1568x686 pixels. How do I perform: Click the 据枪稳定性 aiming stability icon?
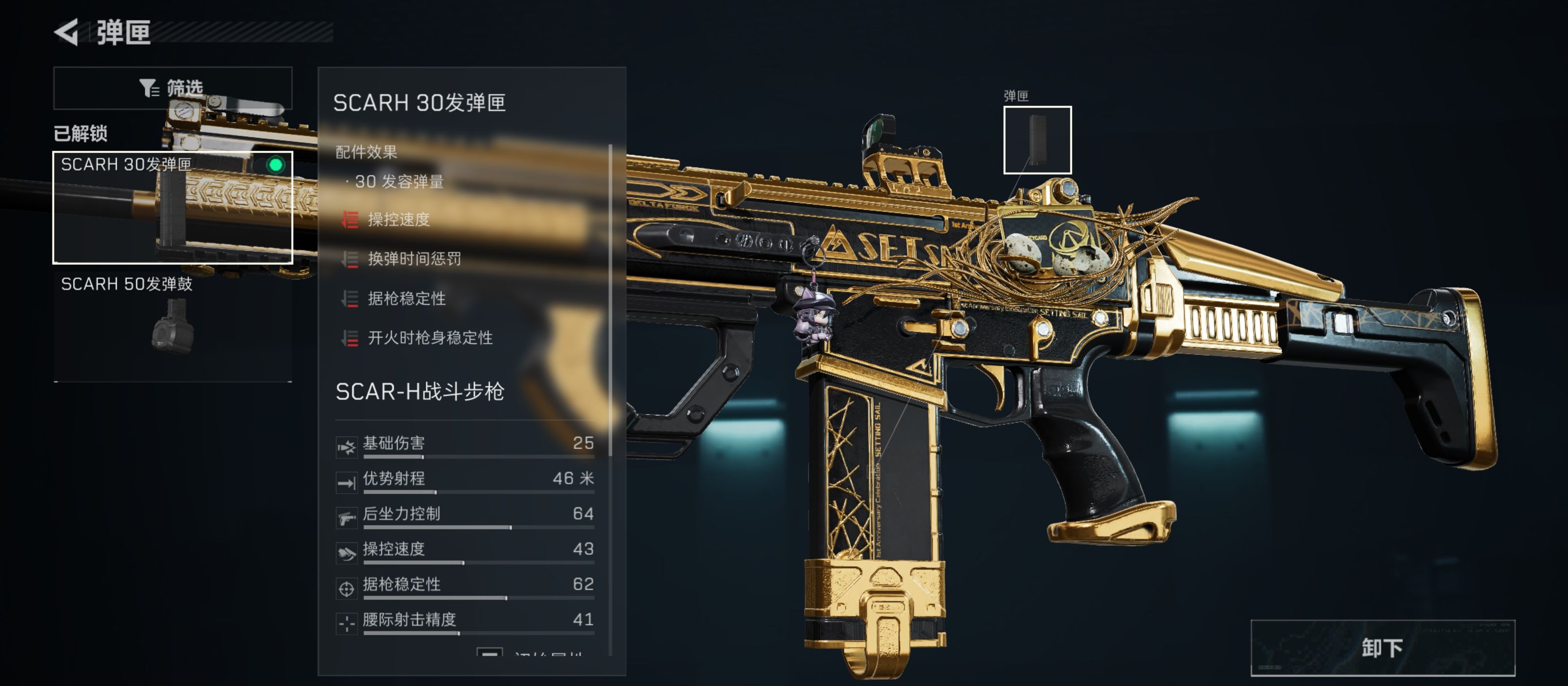(347, 585)
